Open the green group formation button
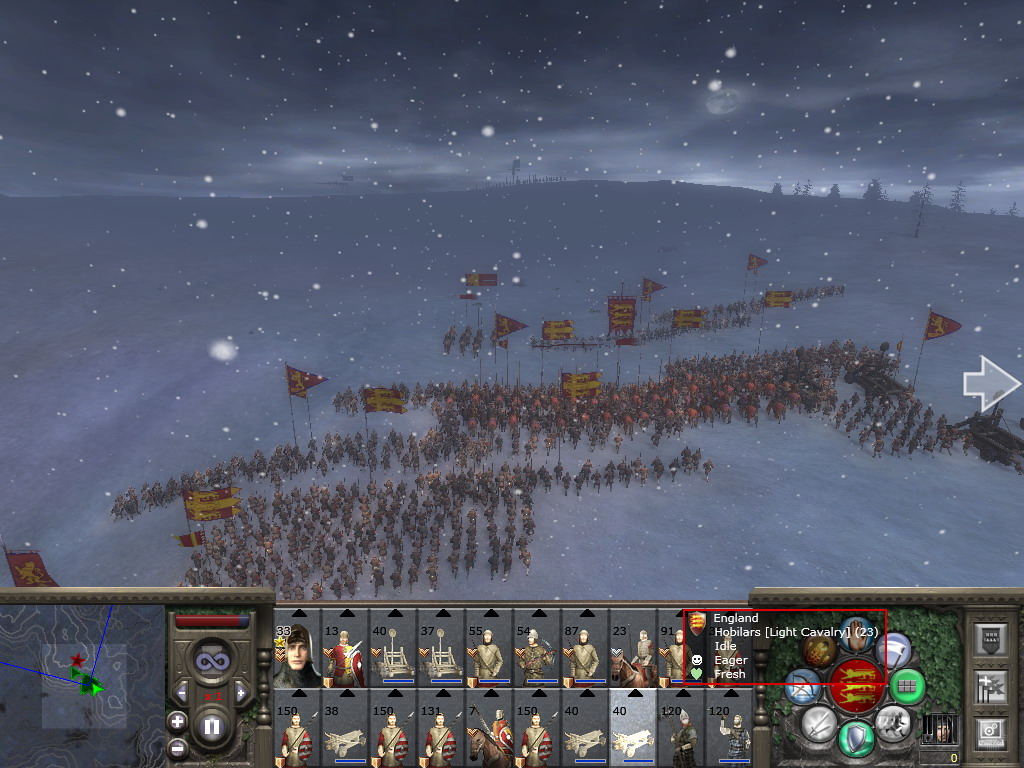Image resolution: width=1024 pixels, height=768 pixels. (908, 686)
